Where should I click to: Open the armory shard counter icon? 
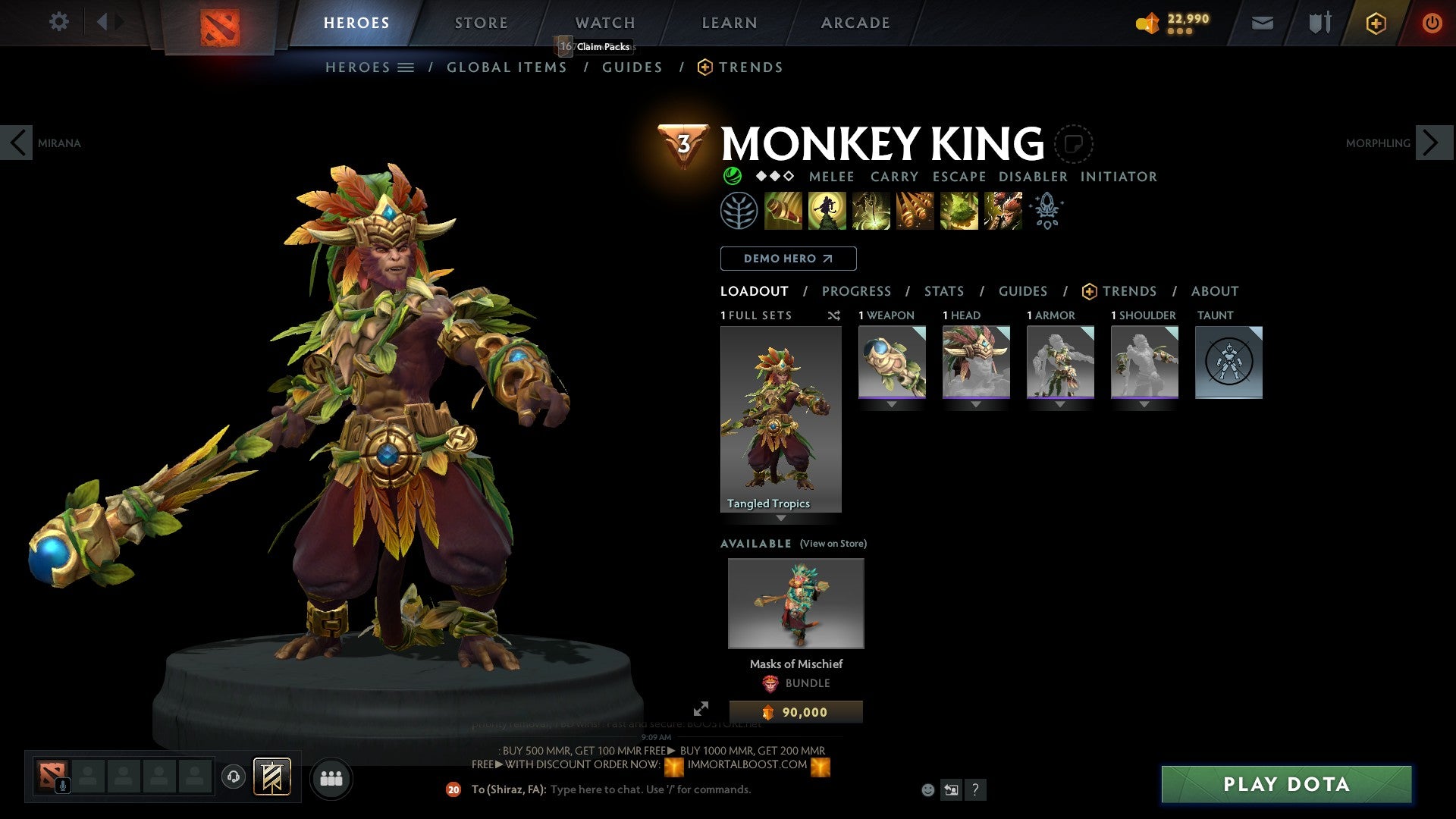click(1147, 24)
